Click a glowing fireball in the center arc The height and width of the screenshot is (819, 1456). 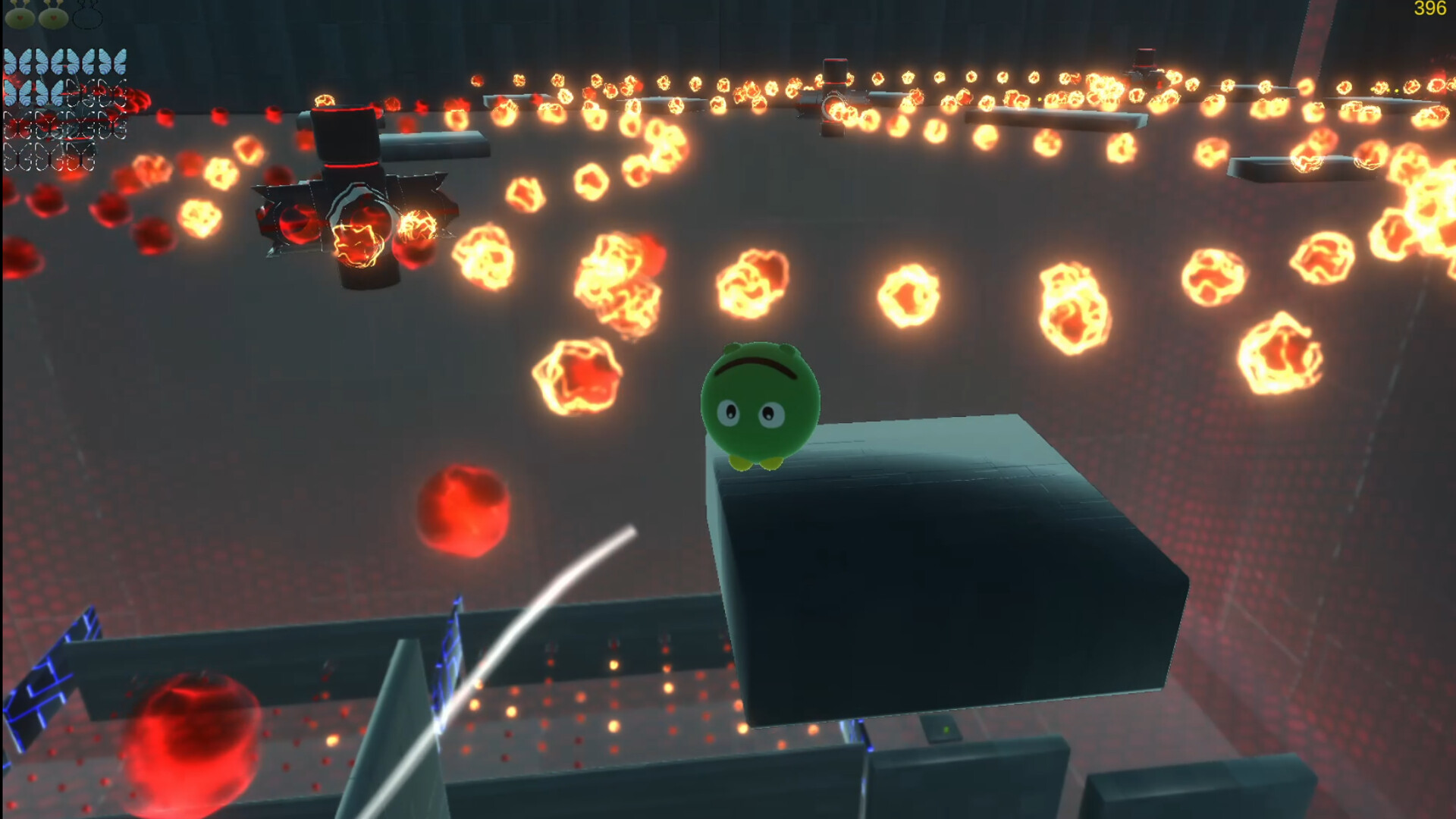click(751, 281)
